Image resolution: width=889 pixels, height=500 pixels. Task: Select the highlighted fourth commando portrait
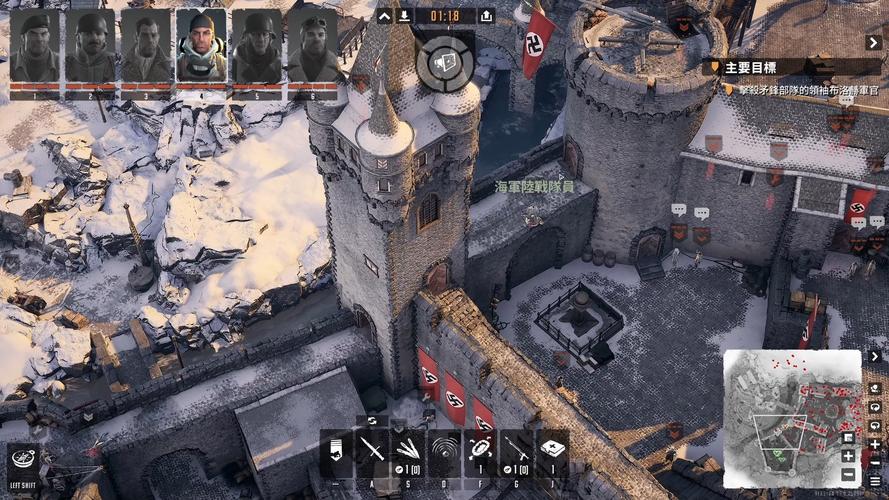201,46
